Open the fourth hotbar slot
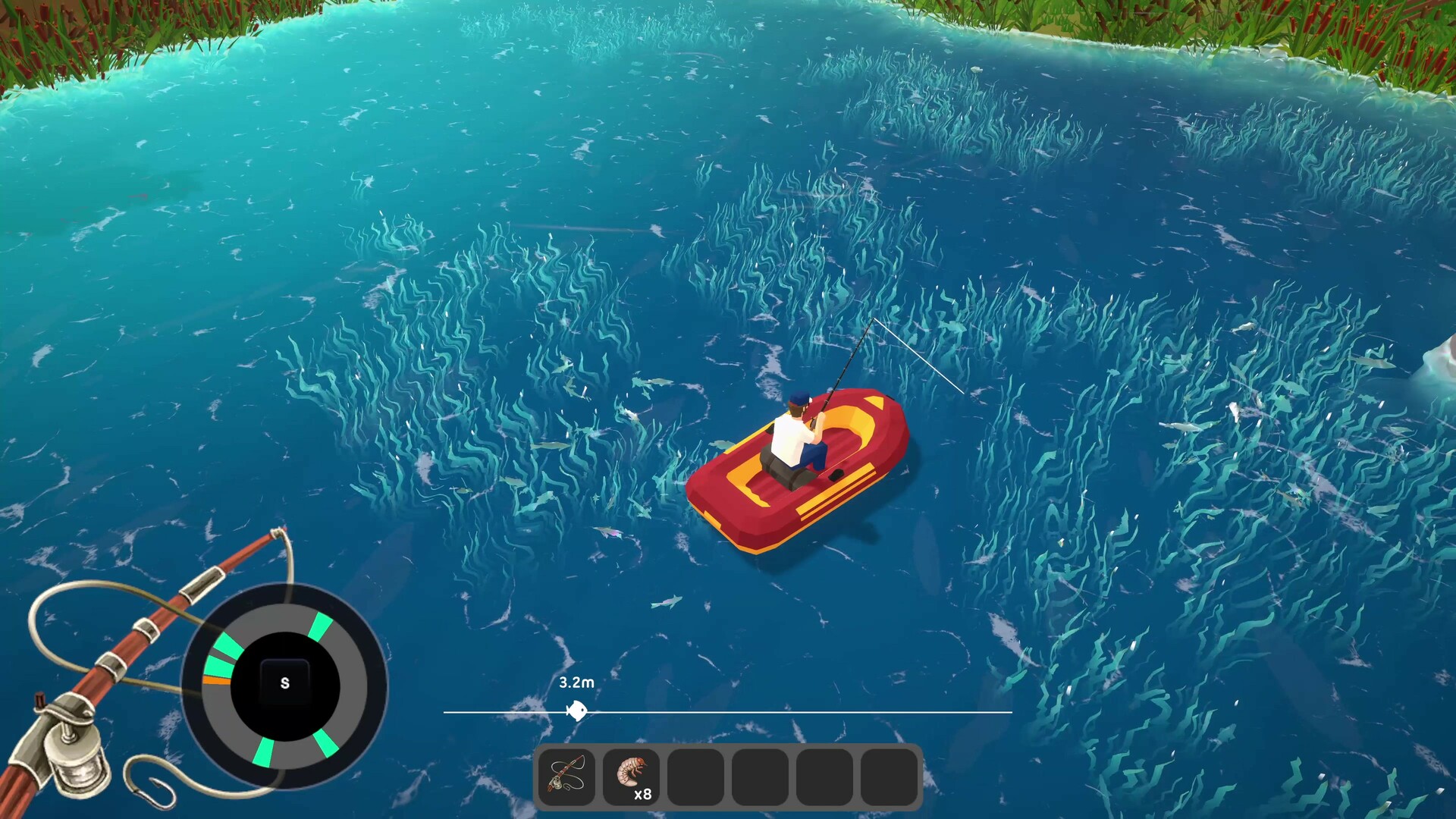This screenshot has height=819, width=1456. 760,775
